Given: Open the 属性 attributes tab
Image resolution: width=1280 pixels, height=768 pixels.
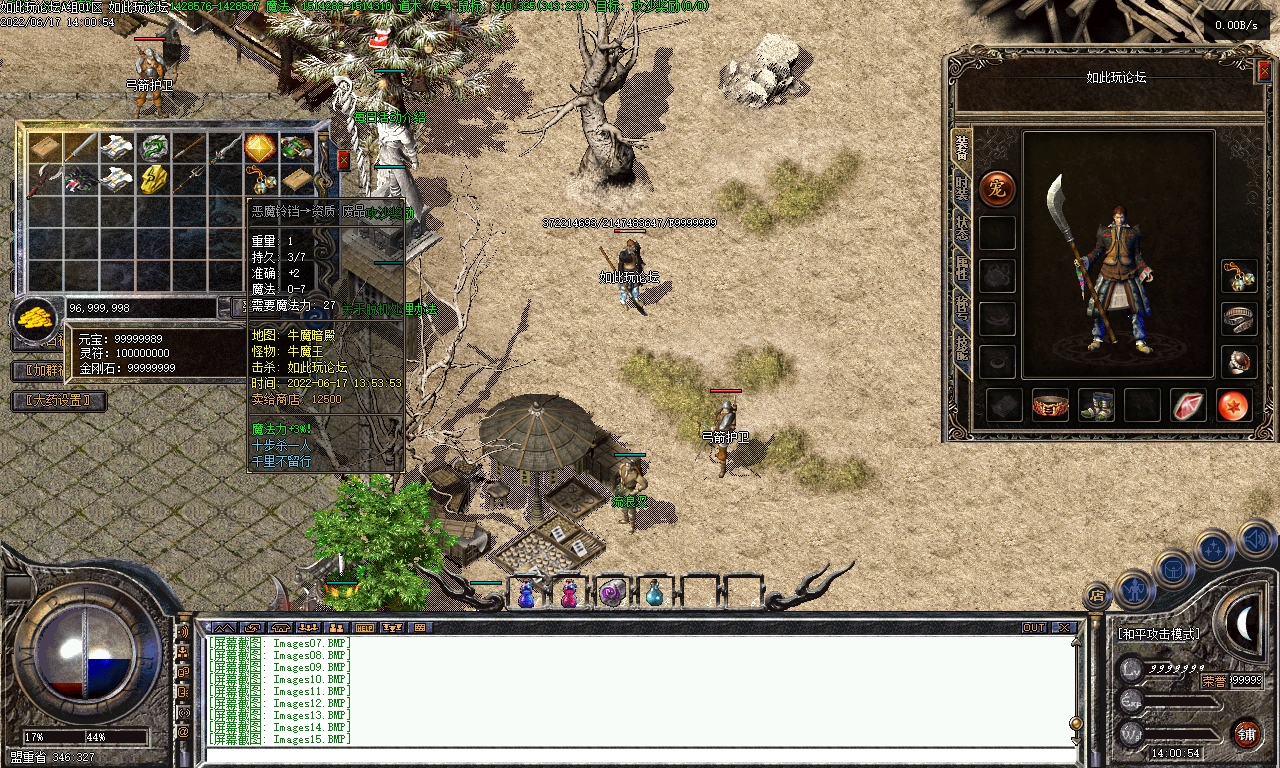Looking at the screenshot, I should [961, 267].
